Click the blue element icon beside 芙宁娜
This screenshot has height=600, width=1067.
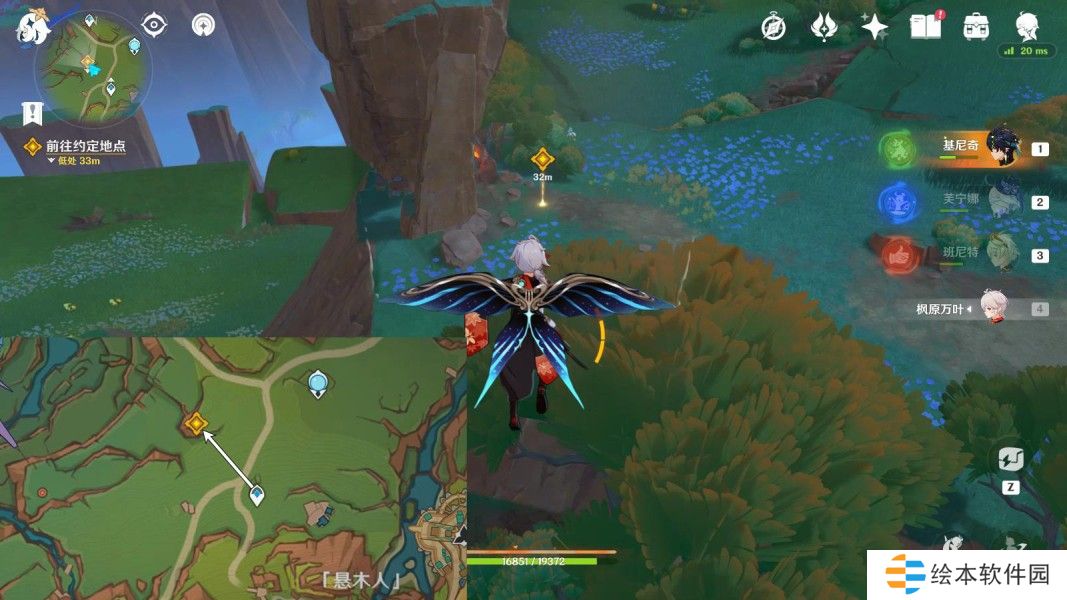click(x=898, y=203)
